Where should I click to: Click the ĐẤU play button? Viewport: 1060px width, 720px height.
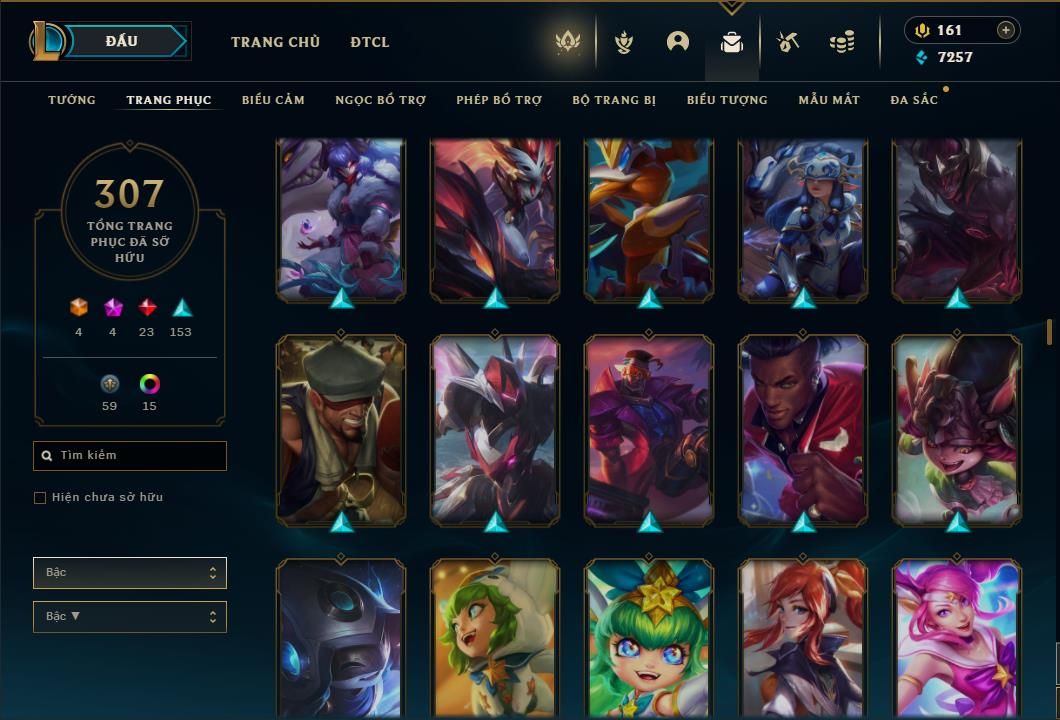click(x=122, y=41)
